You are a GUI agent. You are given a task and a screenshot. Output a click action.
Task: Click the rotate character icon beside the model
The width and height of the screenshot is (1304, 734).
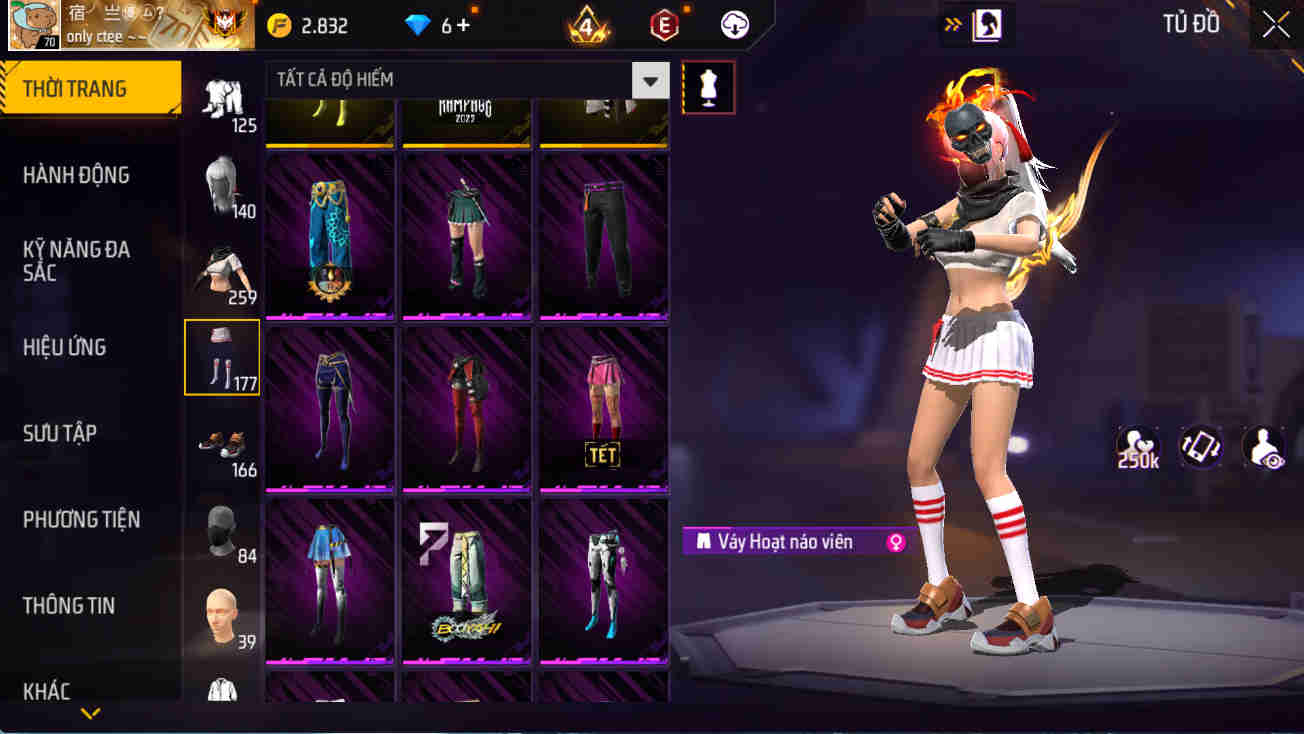(1201, 447)
